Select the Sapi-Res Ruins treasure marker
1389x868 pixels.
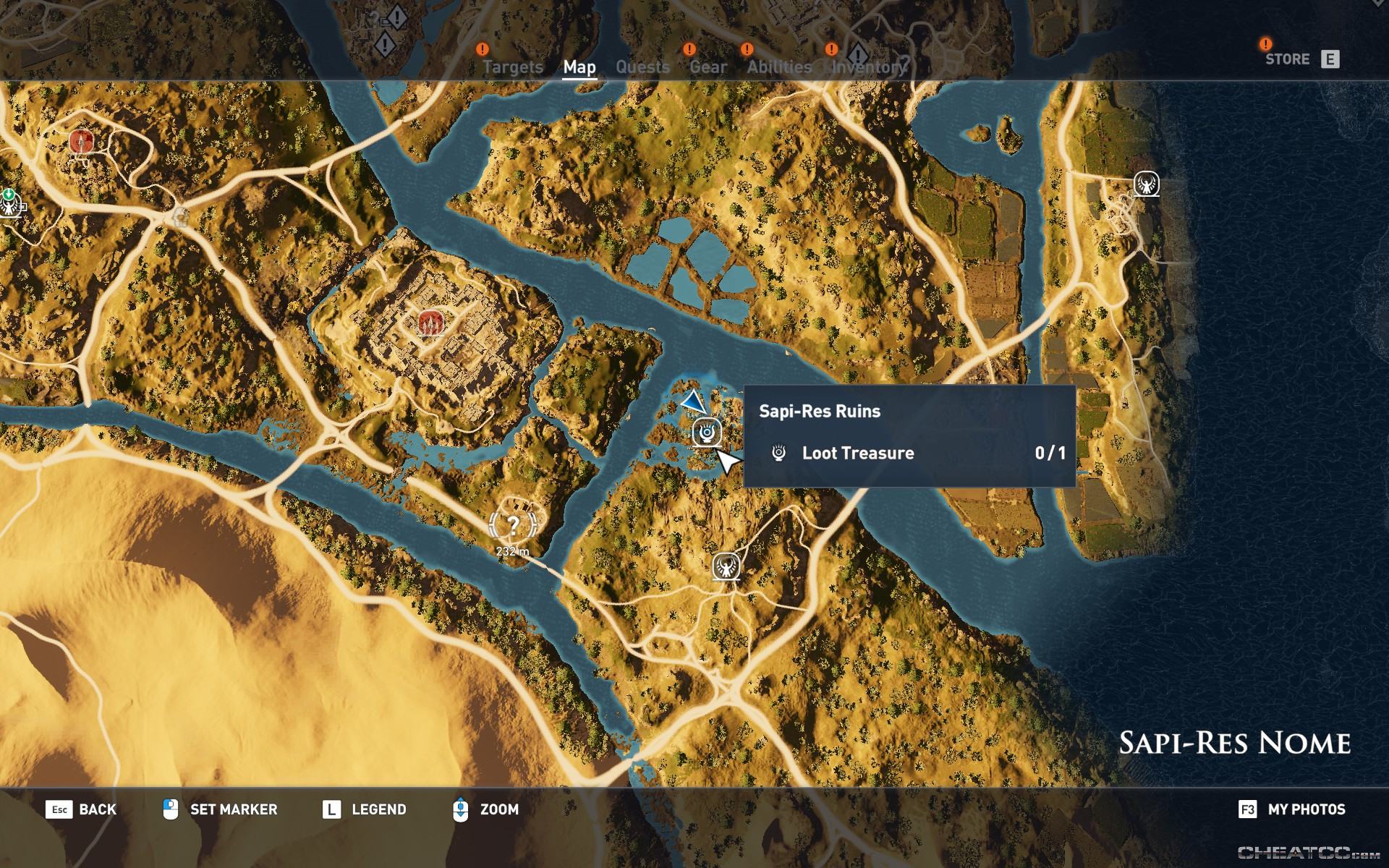706,433
